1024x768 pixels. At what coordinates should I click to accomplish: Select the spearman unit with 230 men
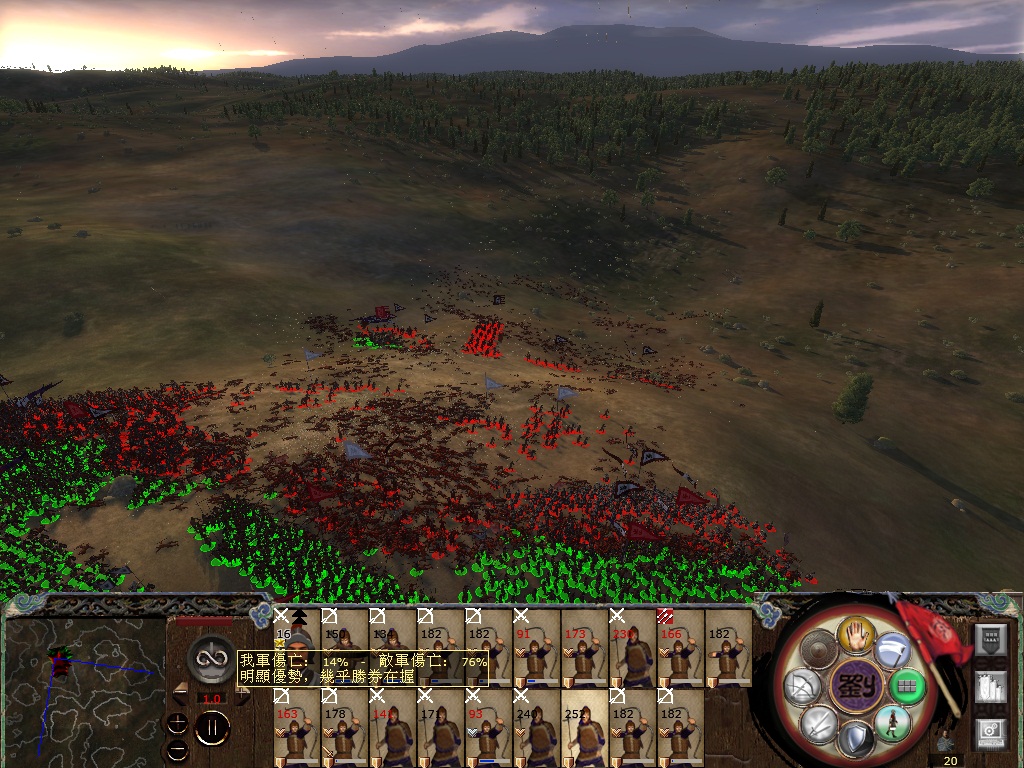[632, 650]
